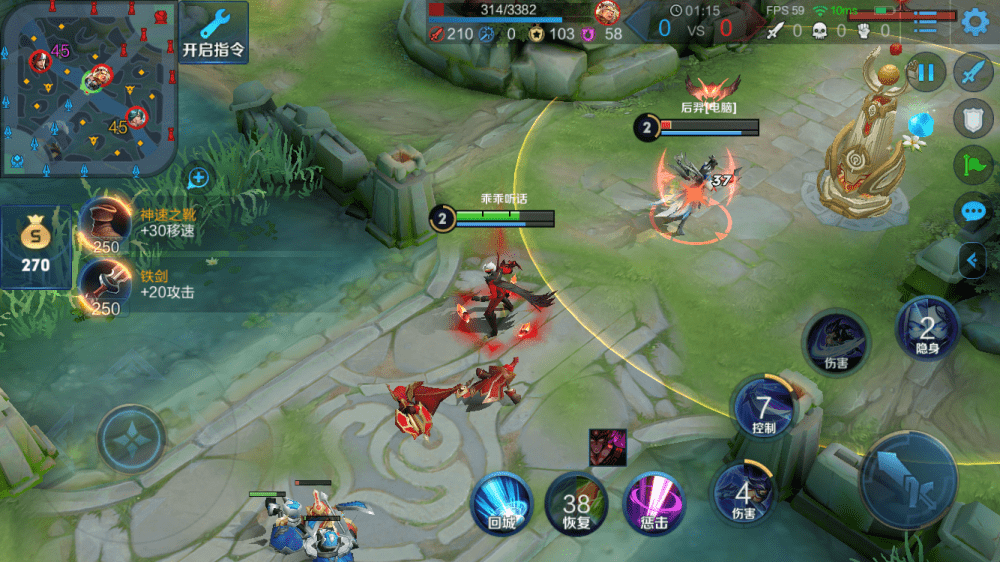The height and width of the screenshot is (562, 1000).
Task: Select the sword attack signal button
Action: click(x=973, y=73)
